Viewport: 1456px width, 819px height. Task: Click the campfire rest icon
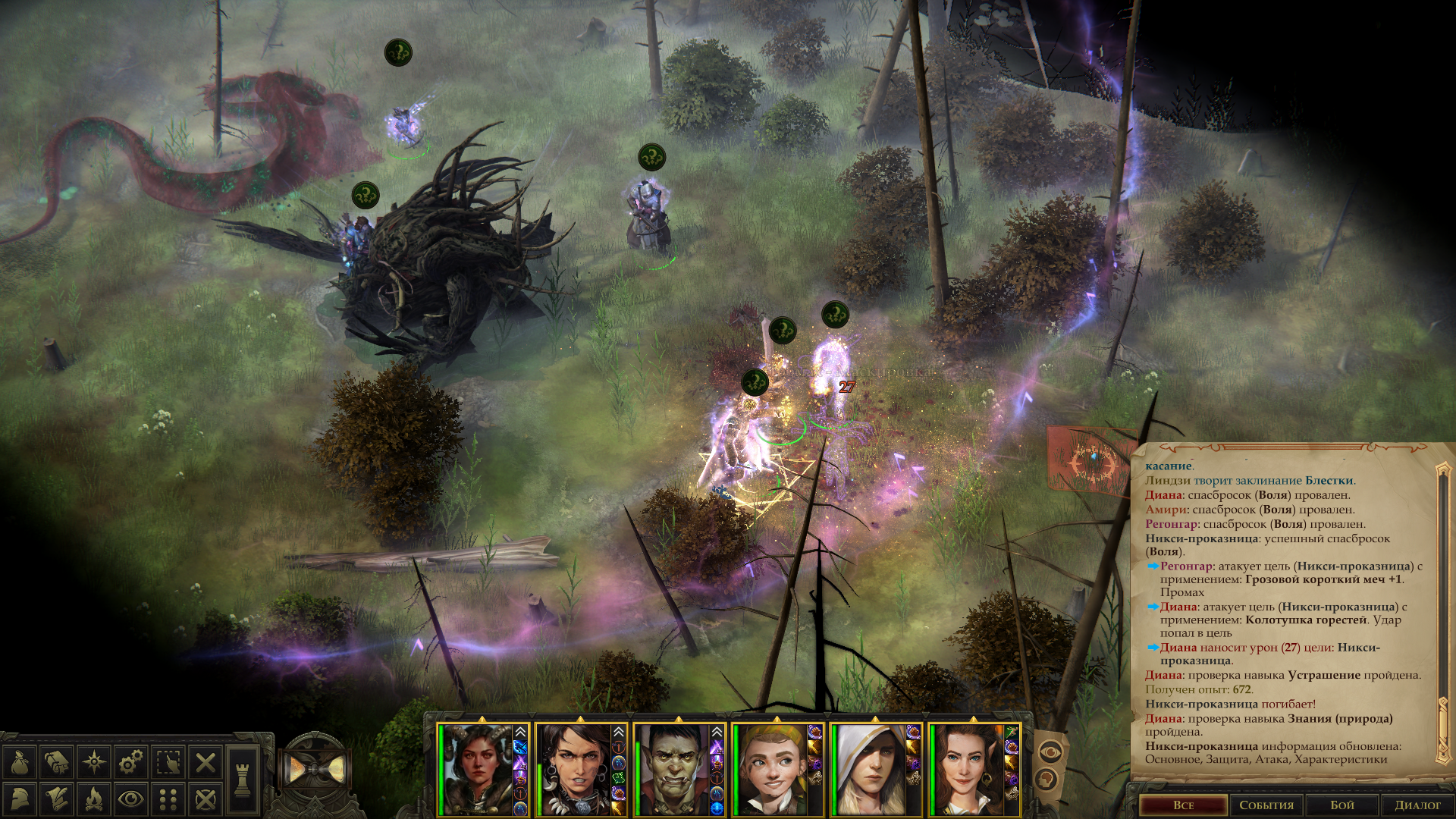tap(94, 799)
